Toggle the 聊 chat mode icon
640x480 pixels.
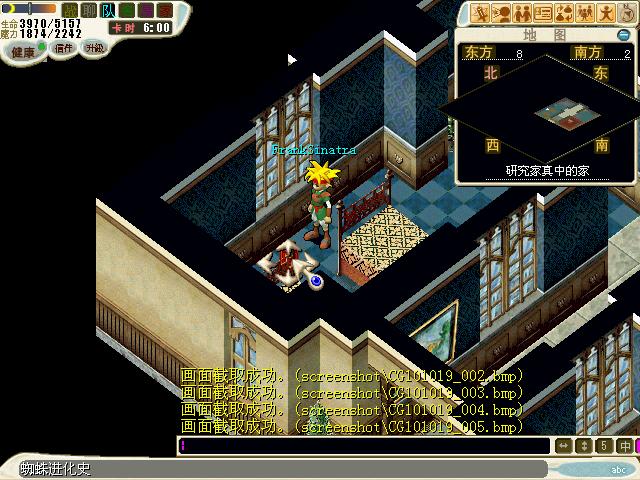(87, 10)
